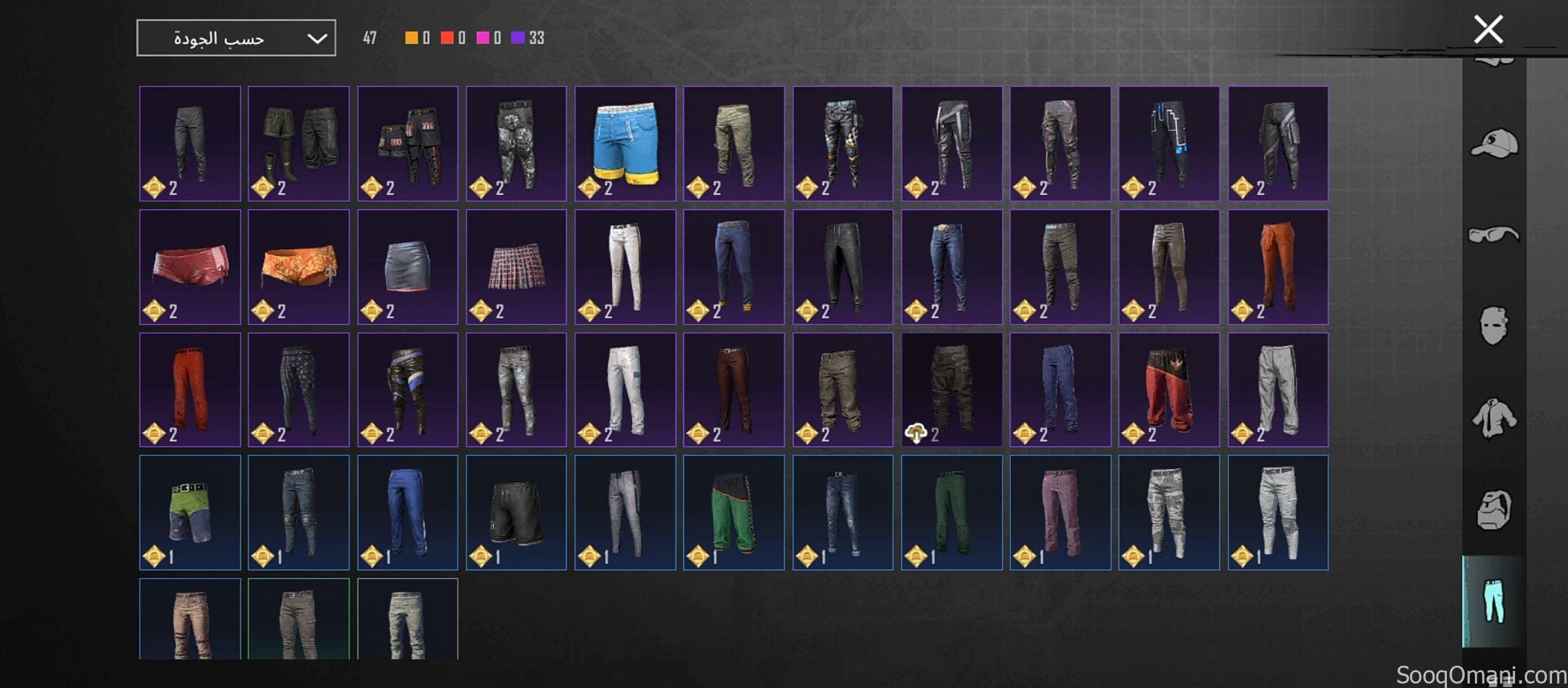Select the blue denim shorts with yellow cuffs
This screenshot has height=688, width=1568.
click(x=625, y=143)
